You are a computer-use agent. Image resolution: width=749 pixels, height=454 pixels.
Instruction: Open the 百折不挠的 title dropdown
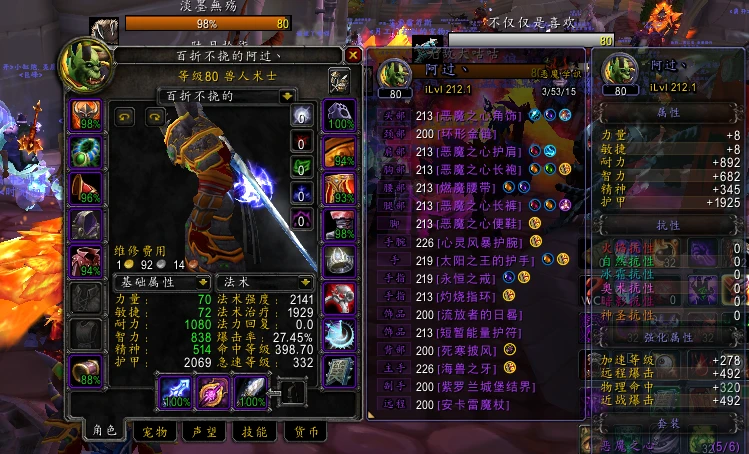coord(287,96)
